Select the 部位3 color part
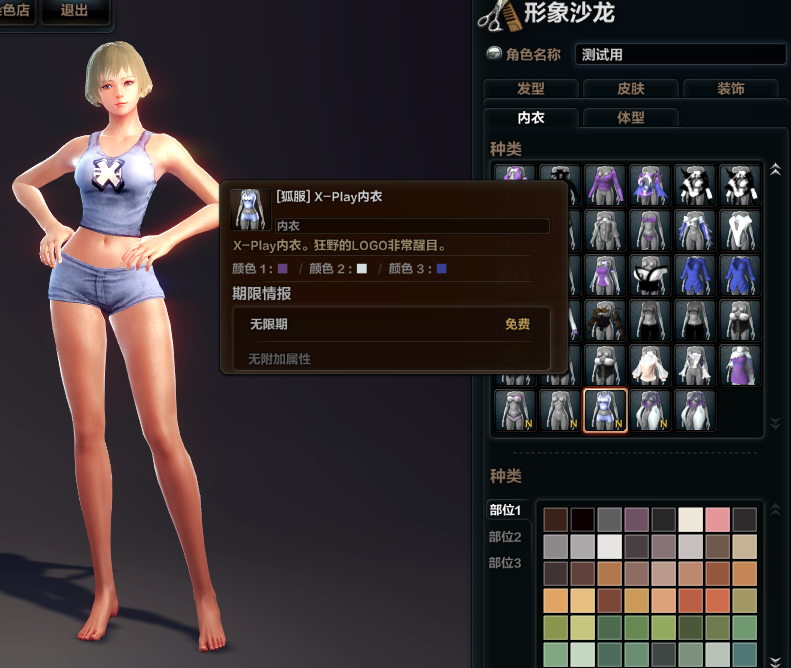Image resolution: width=791 pixels, height=668 pixels. click(506, 563)
